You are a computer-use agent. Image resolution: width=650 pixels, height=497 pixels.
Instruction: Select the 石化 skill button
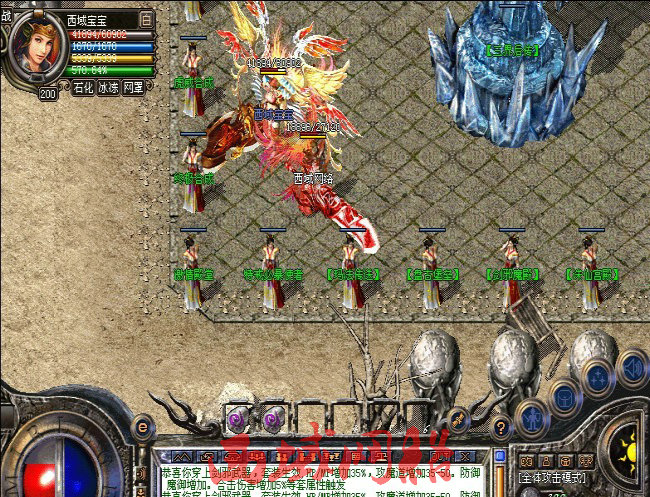[x=84, y=88]
